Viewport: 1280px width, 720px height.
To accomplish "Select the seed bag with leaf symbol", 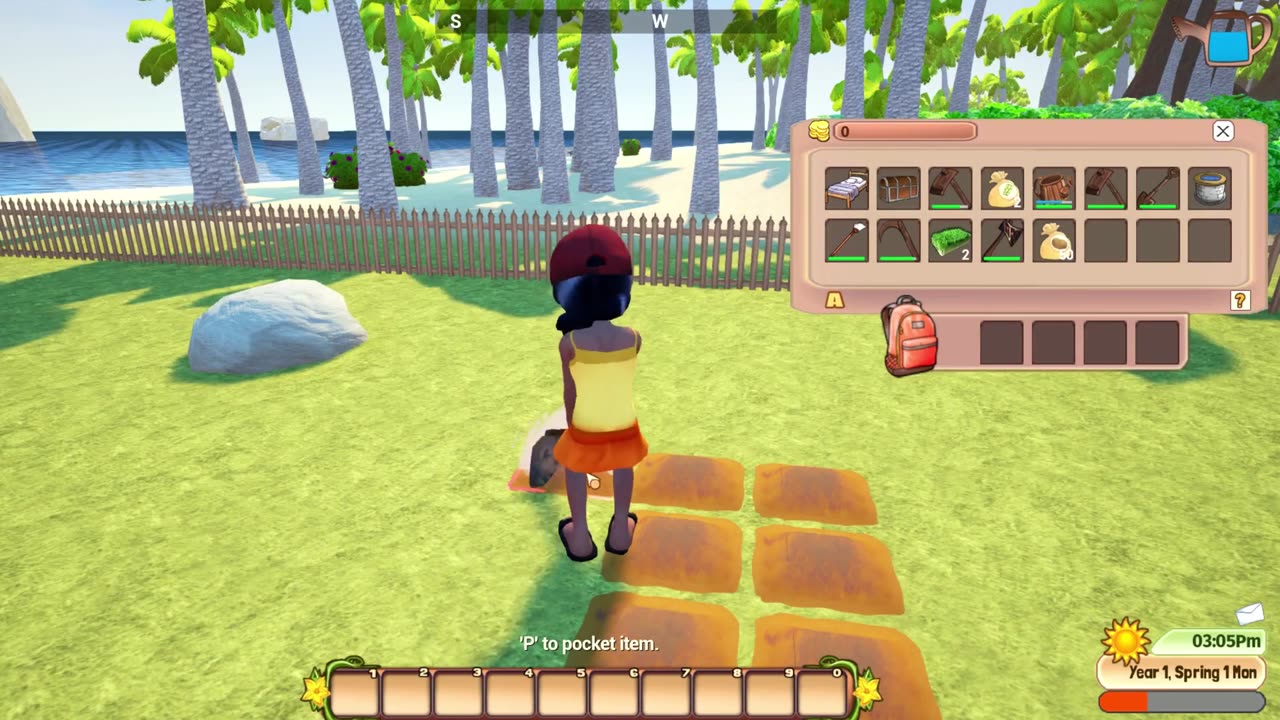I will [x=1002, y=188].
